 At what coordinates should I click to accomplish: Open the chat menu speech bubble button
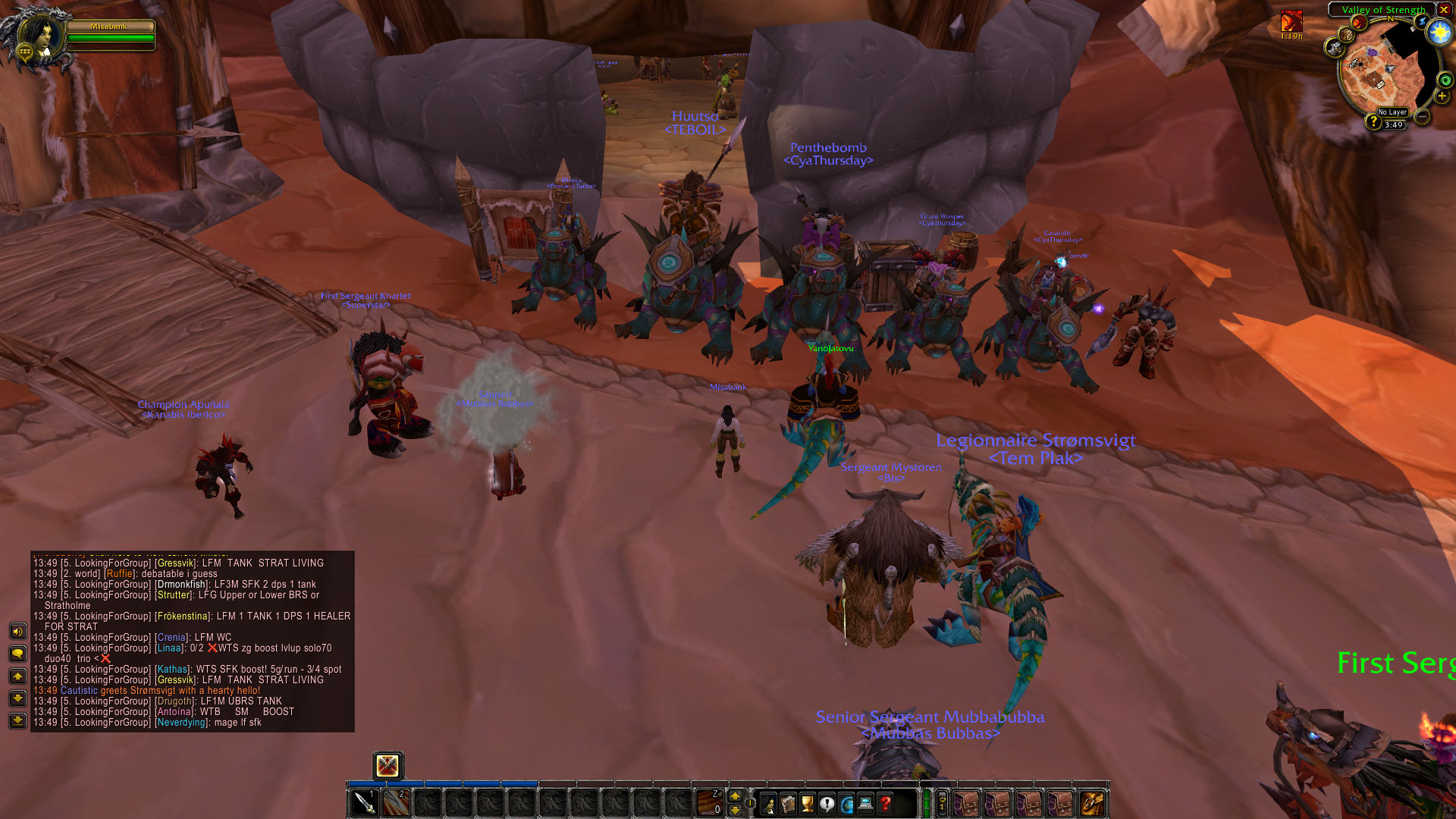(17, 653)
